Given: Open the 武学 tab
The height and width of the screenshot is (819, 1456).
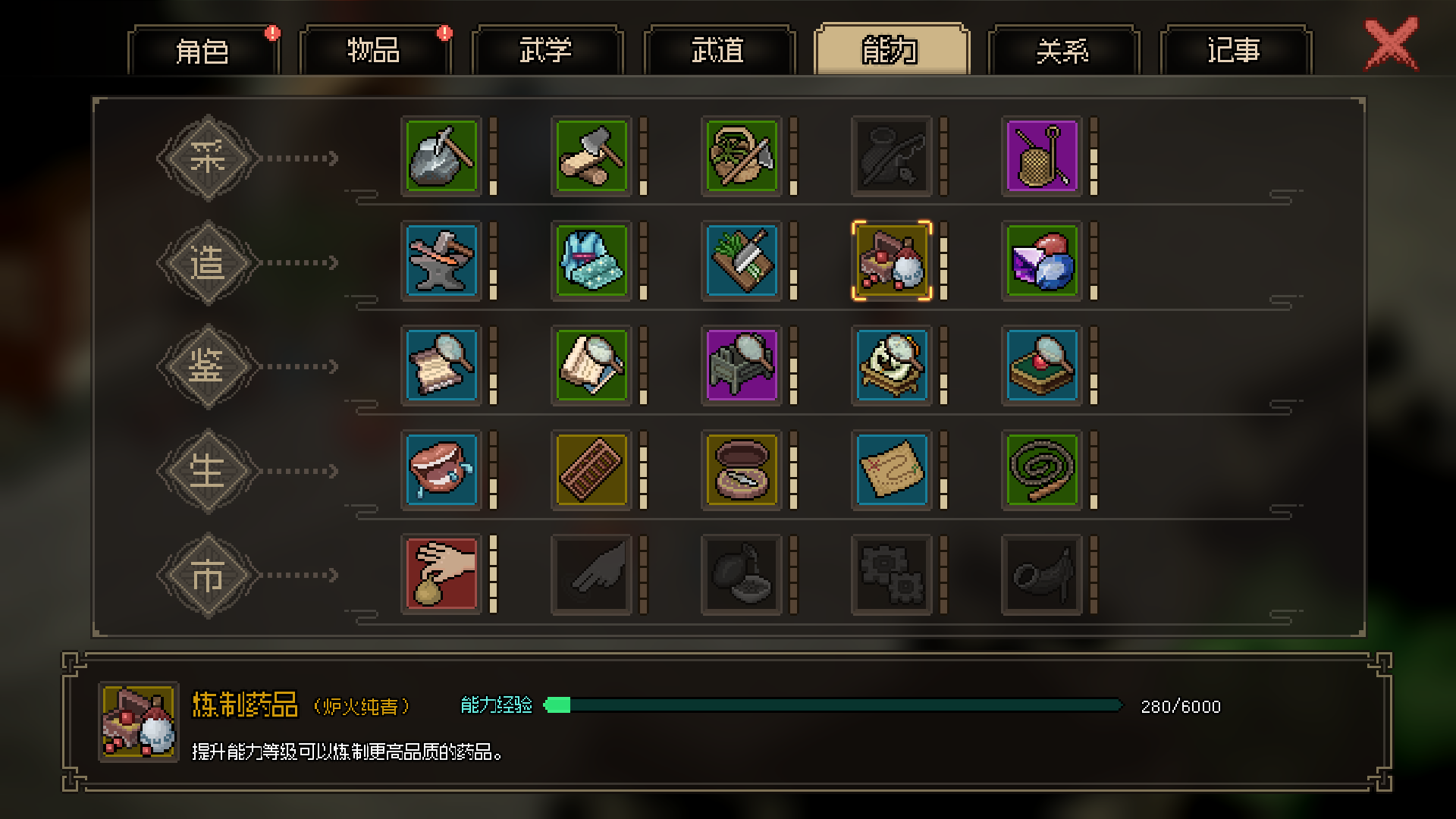Looking at the screenshot, I should pyautogui.click(x=548, y=51).
